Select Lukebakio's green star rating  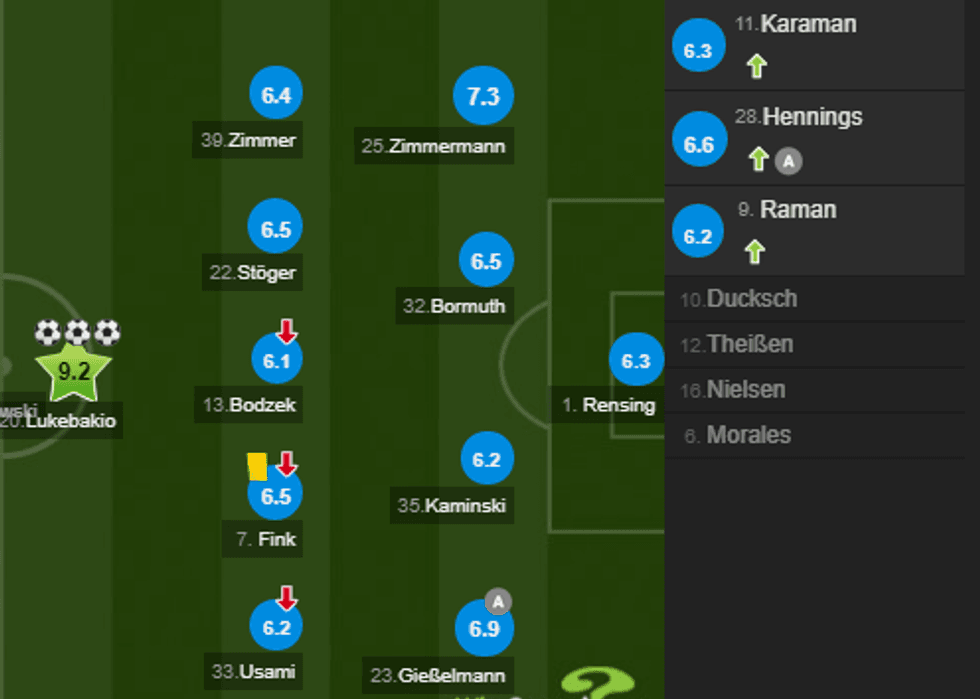coord(74,372)
